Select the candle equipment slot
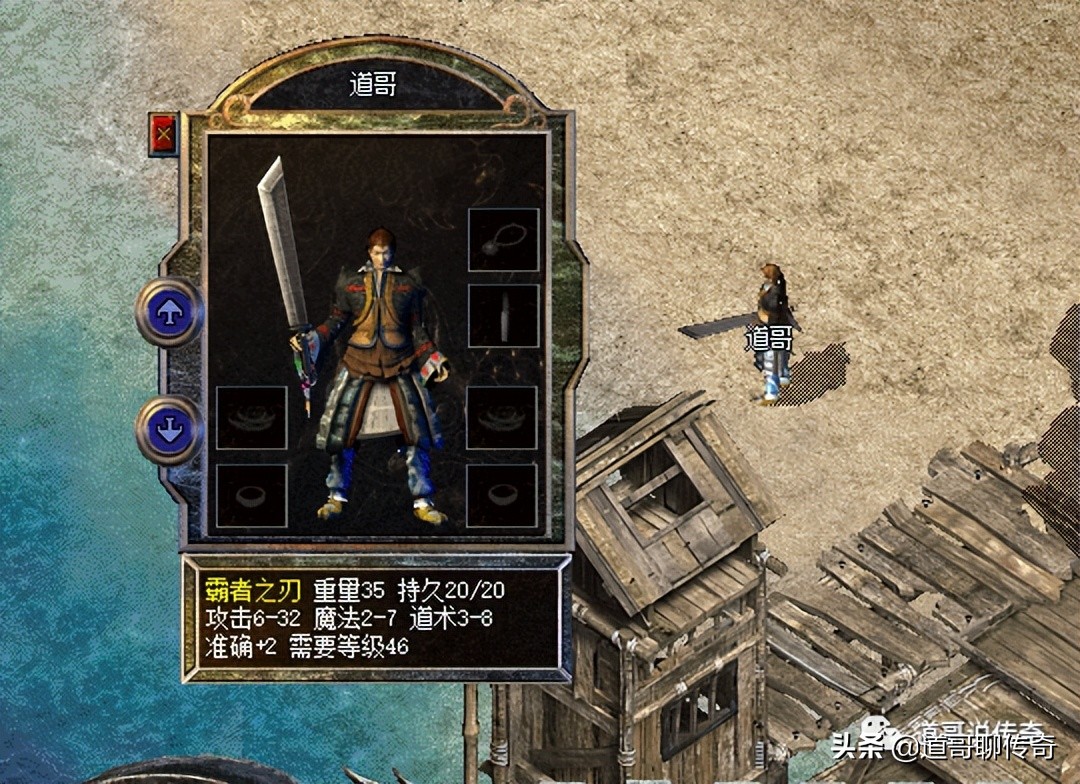 pyautogui.click(x=504, y=316)
